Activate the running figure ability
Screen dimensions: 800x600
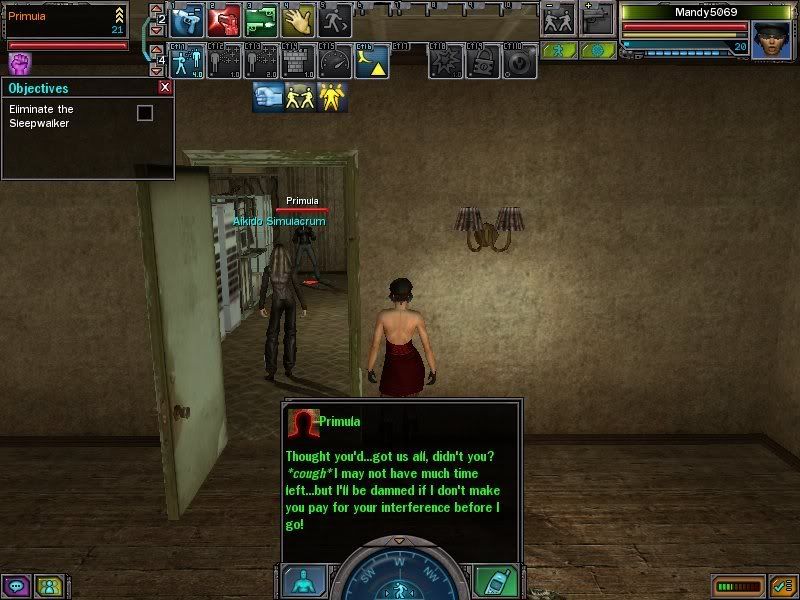pyautogui.click(x=334, y=21)
